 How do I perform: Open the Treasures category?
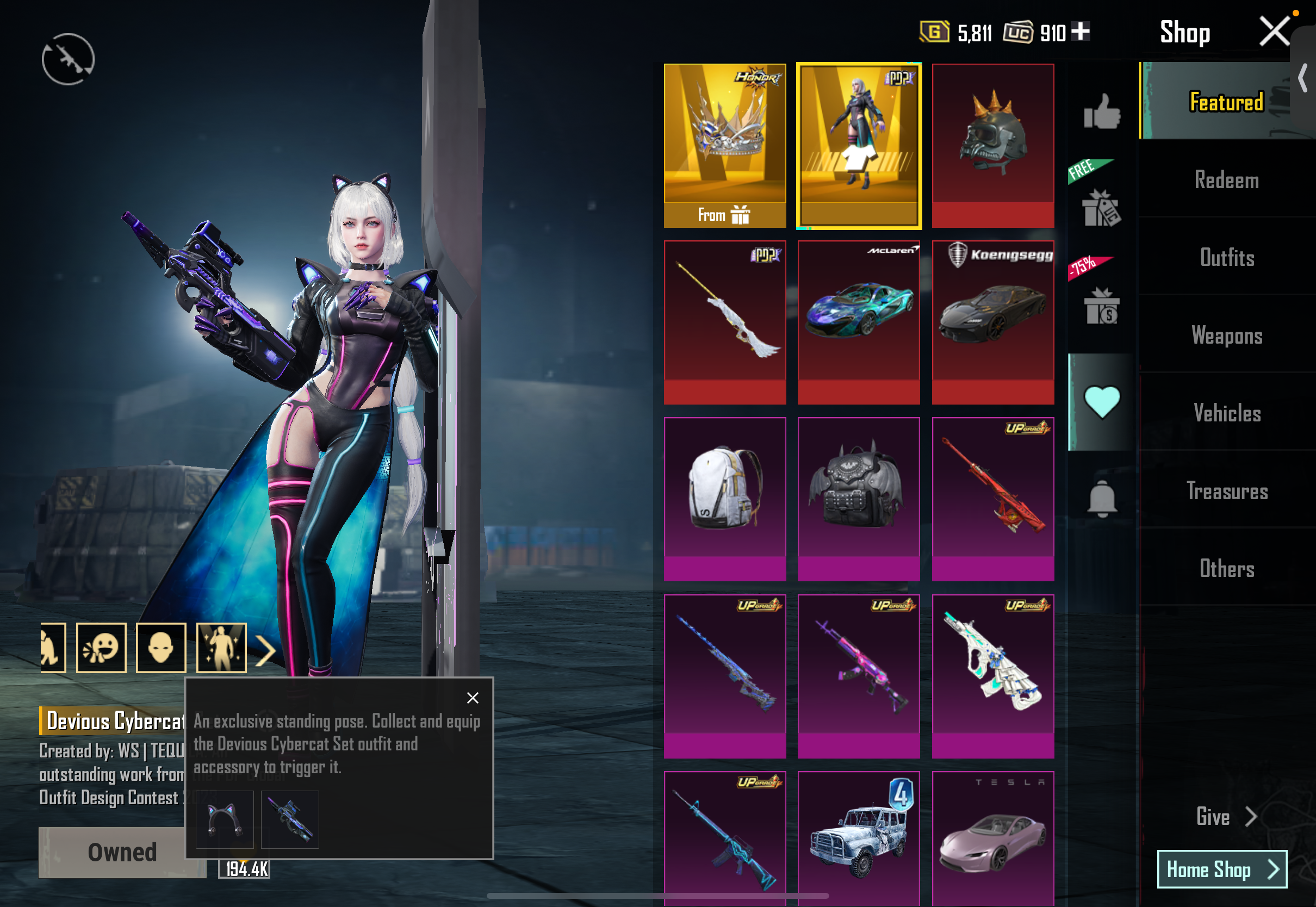click(x=1226, y=491)
